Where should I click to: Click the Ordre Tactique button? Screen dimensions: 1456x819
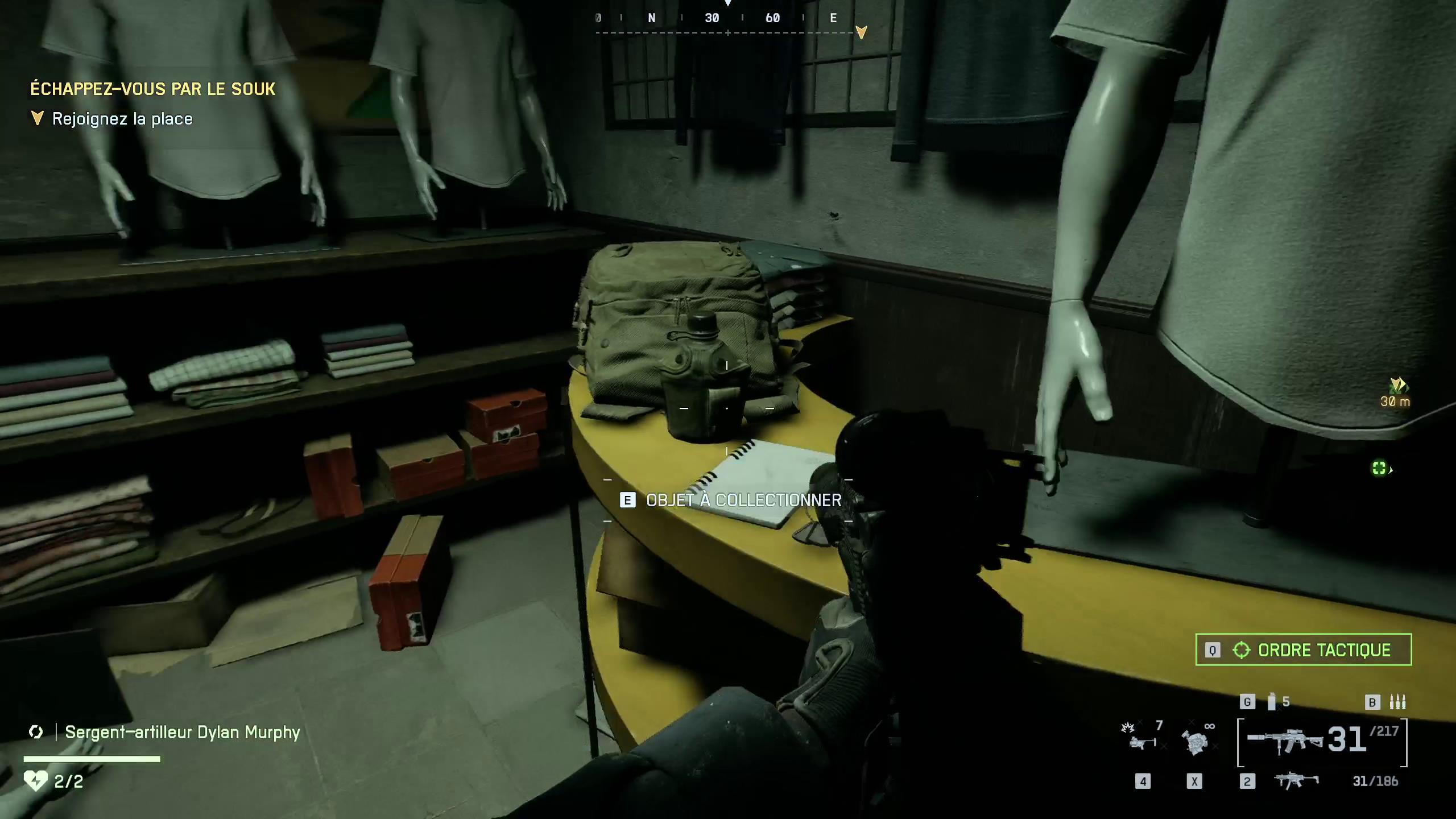[1303, 650]
